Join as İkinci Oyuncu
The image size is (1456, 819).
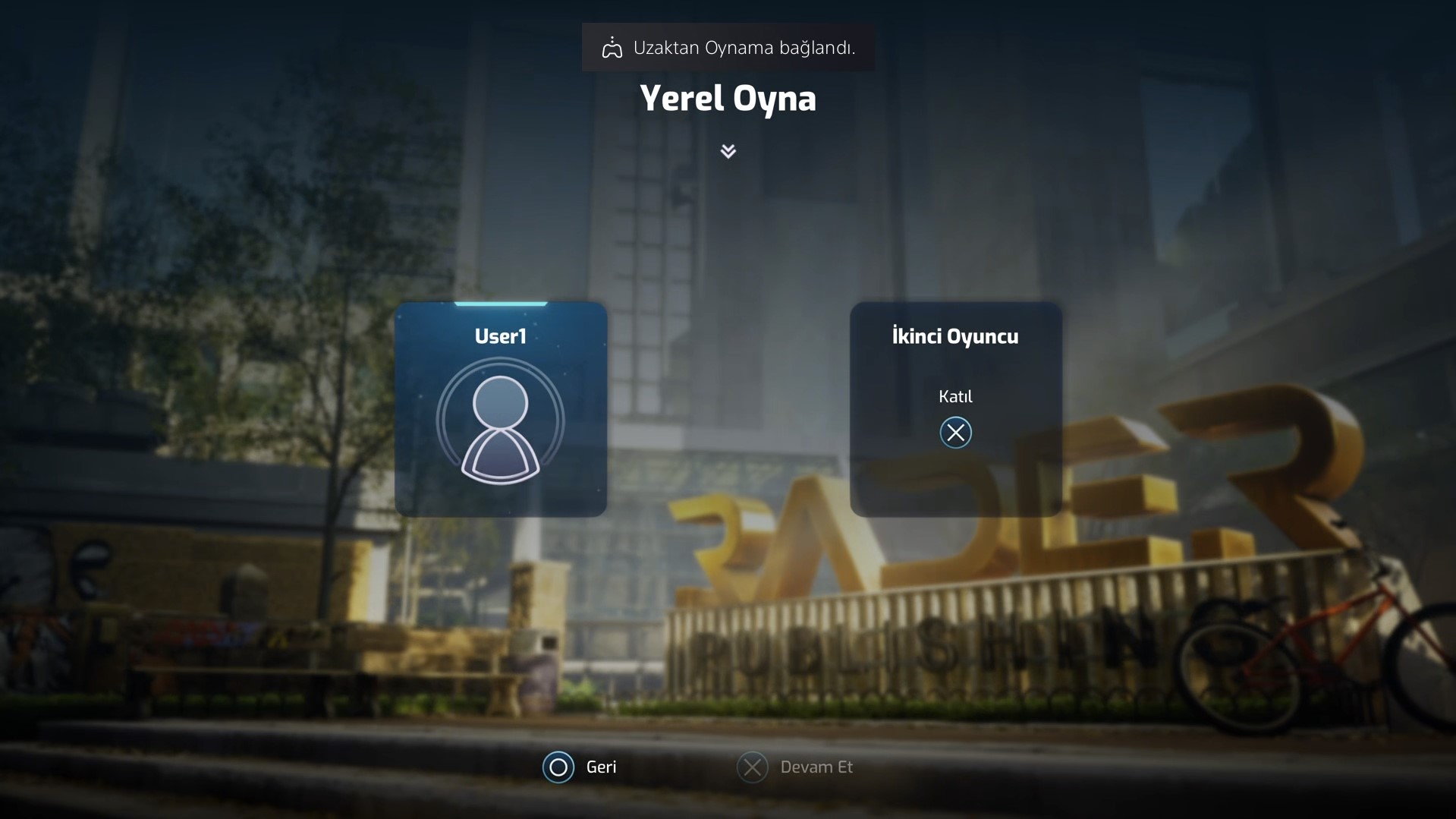pos(955,432)
